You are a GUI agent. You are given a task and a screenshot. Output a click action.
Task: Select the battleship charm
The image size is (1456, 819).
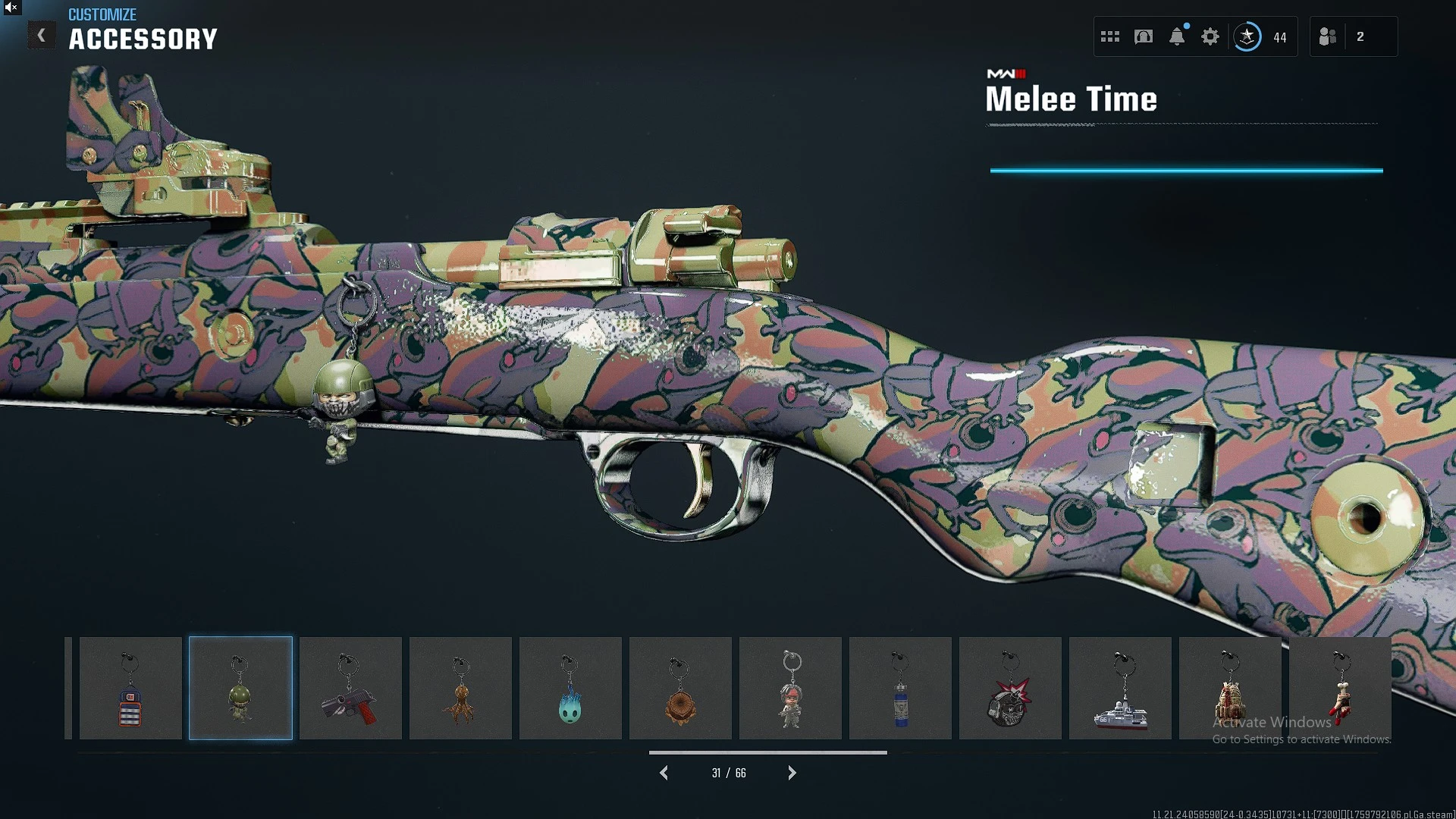tap(1120, 689)
